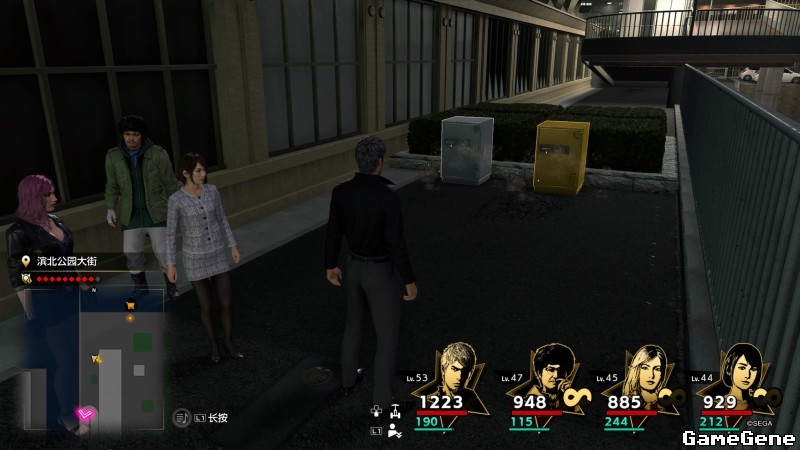Click the yellow marker on the minimap
Viewport: 800px width, 450px height.
click(97, 358)
